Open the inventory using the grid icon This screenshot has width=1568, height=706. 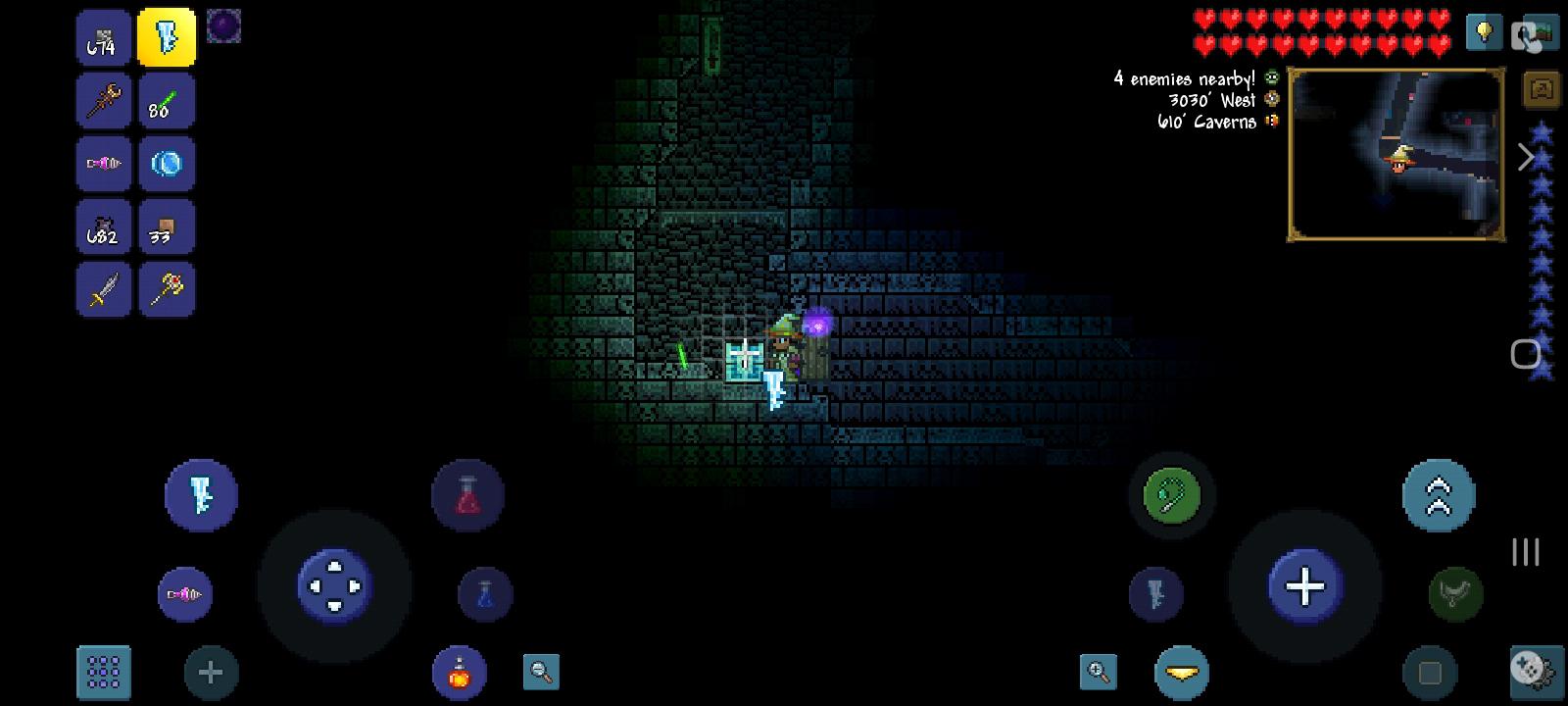click(103, 672)
